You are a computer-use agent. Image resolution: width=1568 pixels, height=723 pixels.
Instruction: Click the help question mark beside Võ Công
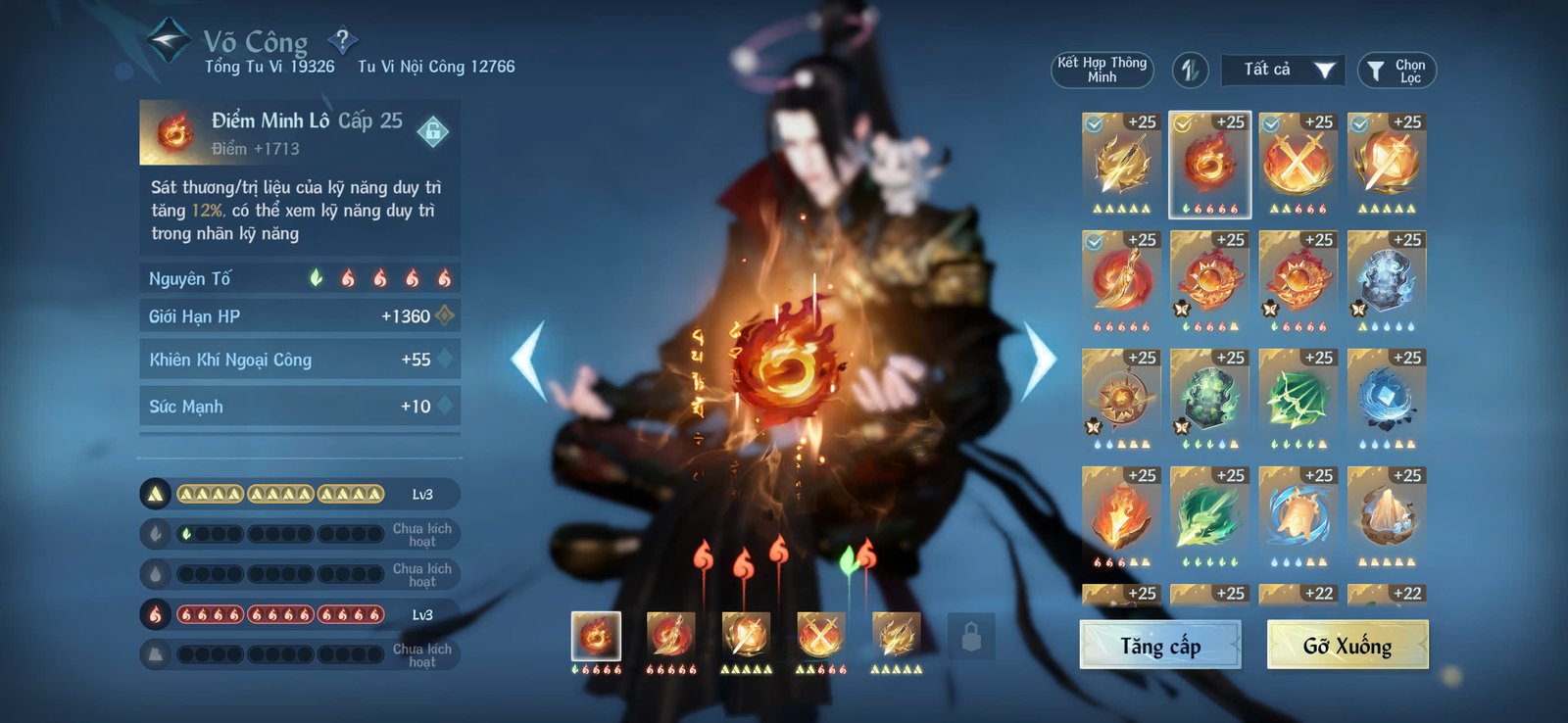click(x=340, y=41)
